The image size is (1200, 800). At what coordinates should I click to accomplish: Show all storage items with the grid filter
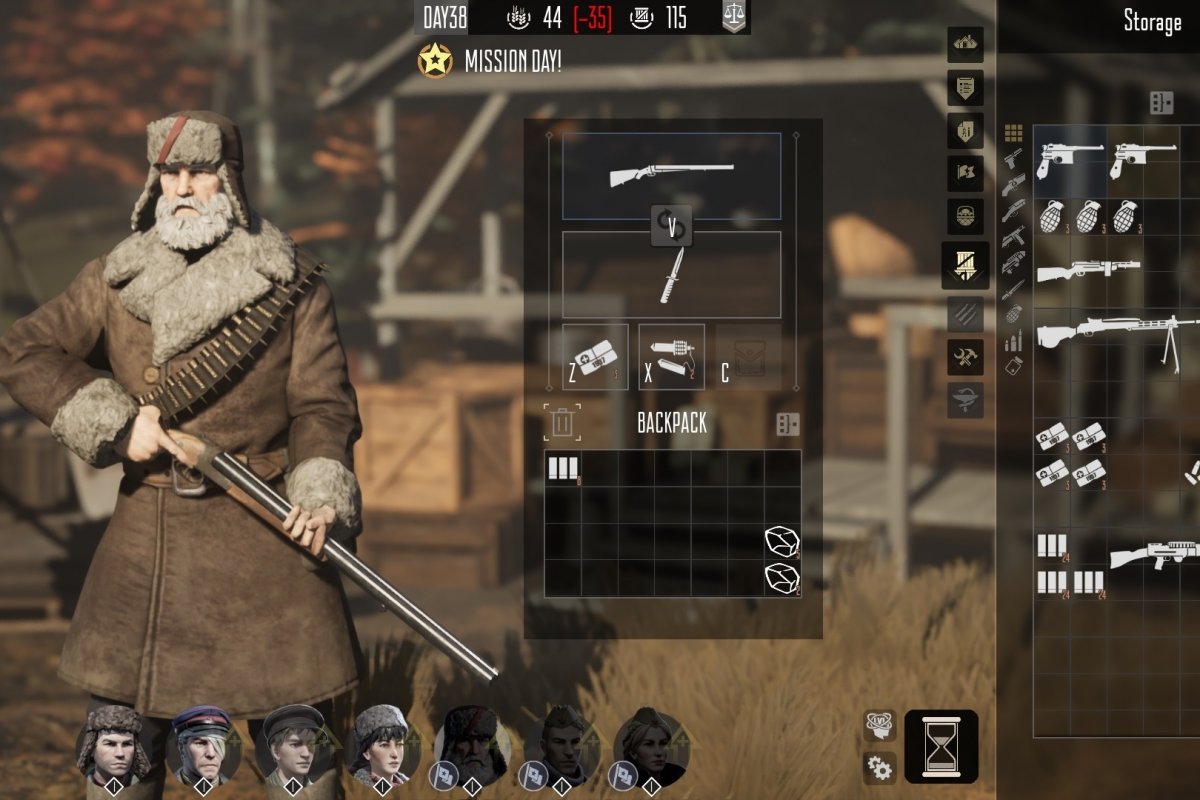click(1013, 133)
